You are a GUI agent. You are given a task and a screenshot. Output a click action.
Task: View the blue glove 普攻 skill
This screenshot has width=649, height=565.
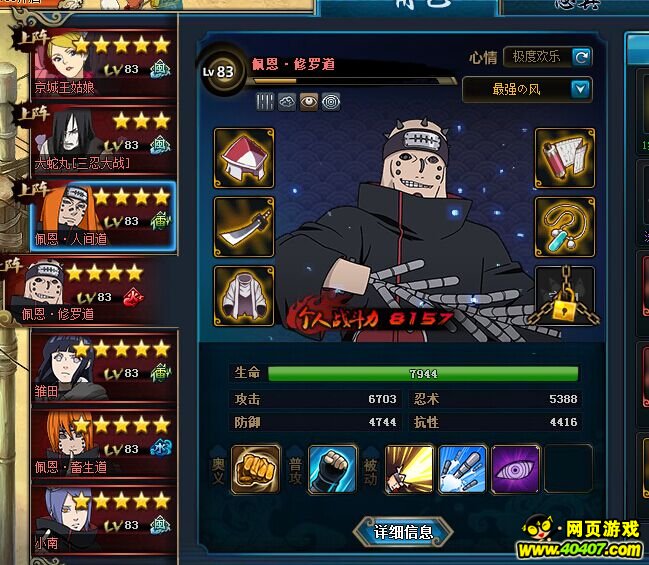pos(333,469)
